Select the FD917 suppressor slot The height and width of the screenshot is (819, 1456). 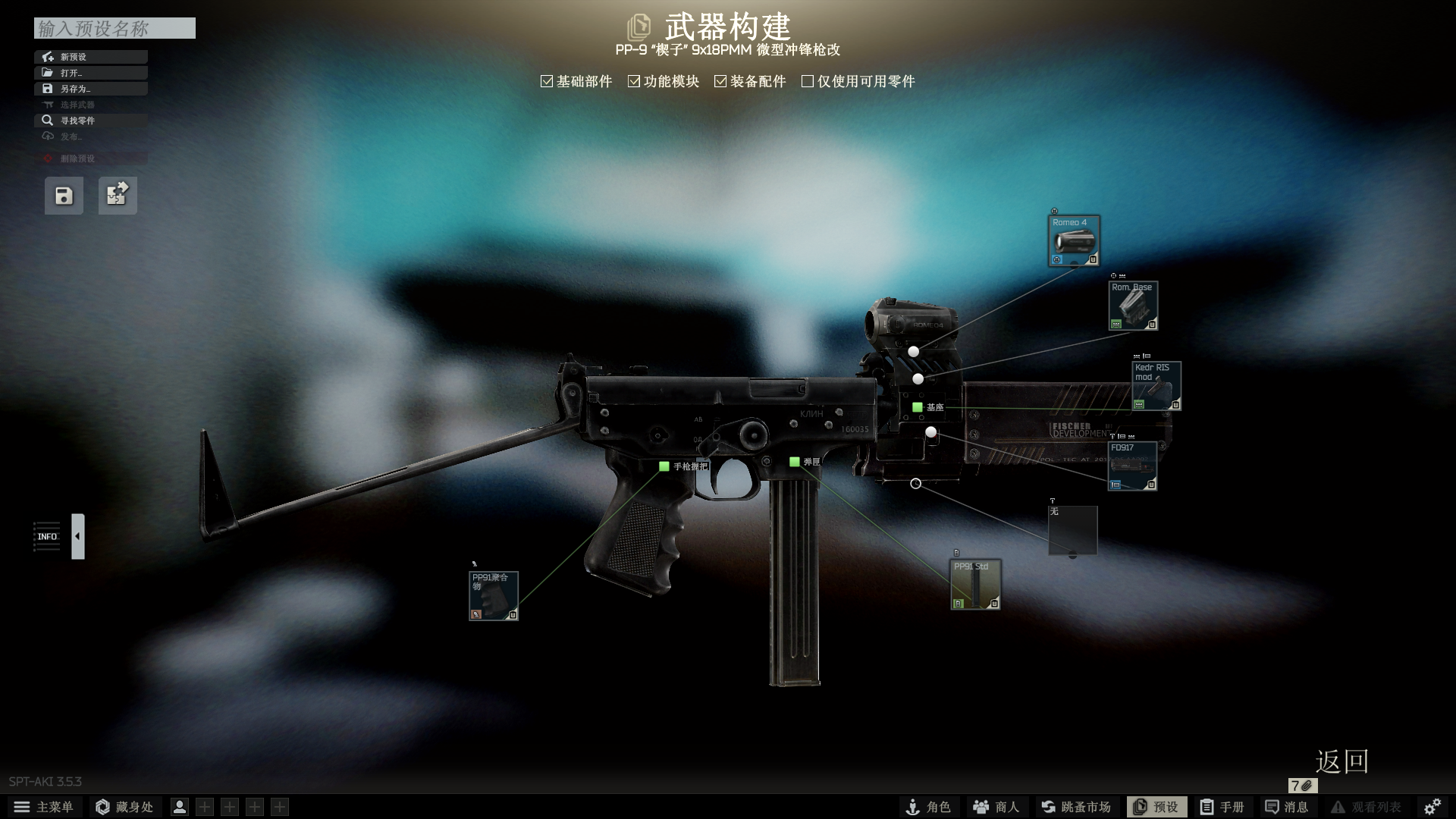1131,466
